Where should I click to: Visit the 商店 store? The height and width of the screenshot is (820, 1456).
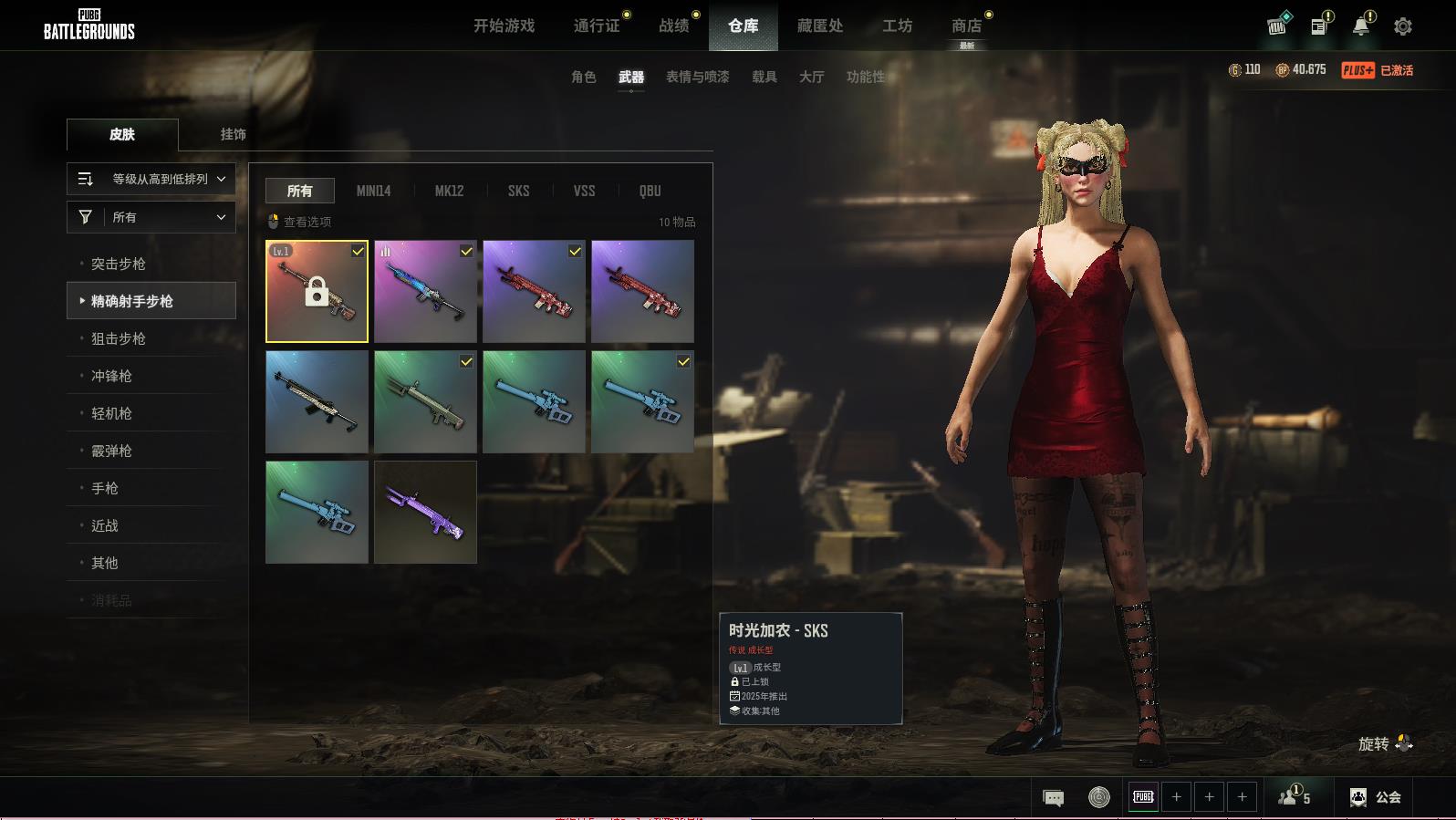pyautogui.click(x=966, y=26)
